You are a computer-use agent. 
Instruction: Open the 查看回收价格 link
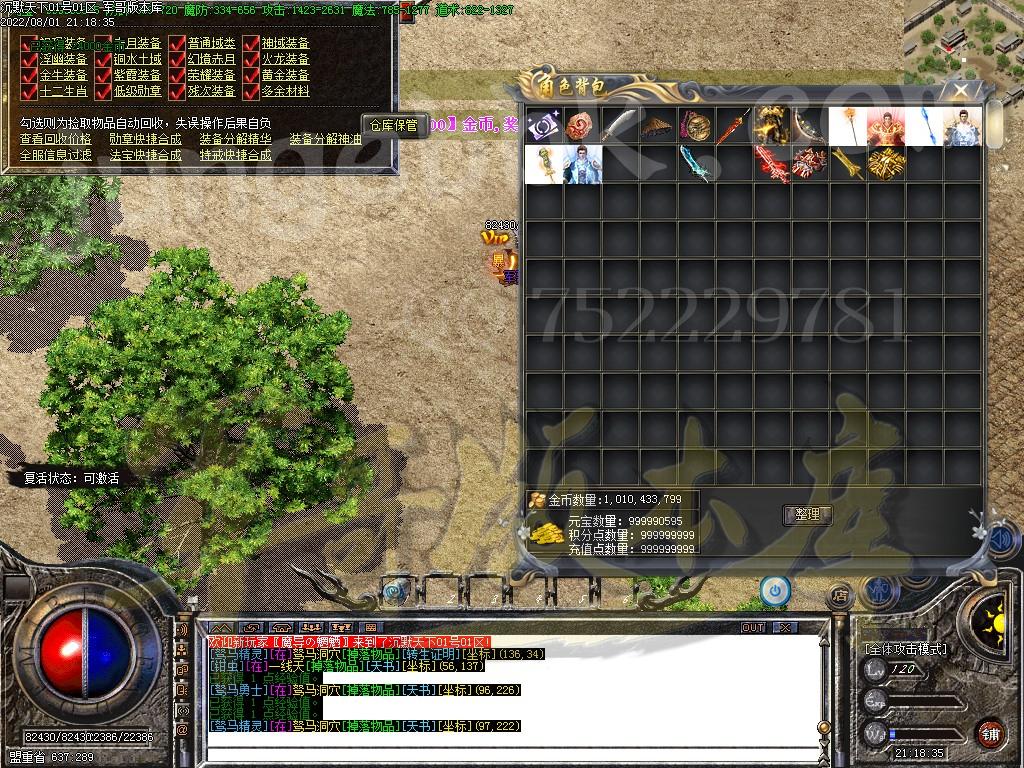(55, 140)
